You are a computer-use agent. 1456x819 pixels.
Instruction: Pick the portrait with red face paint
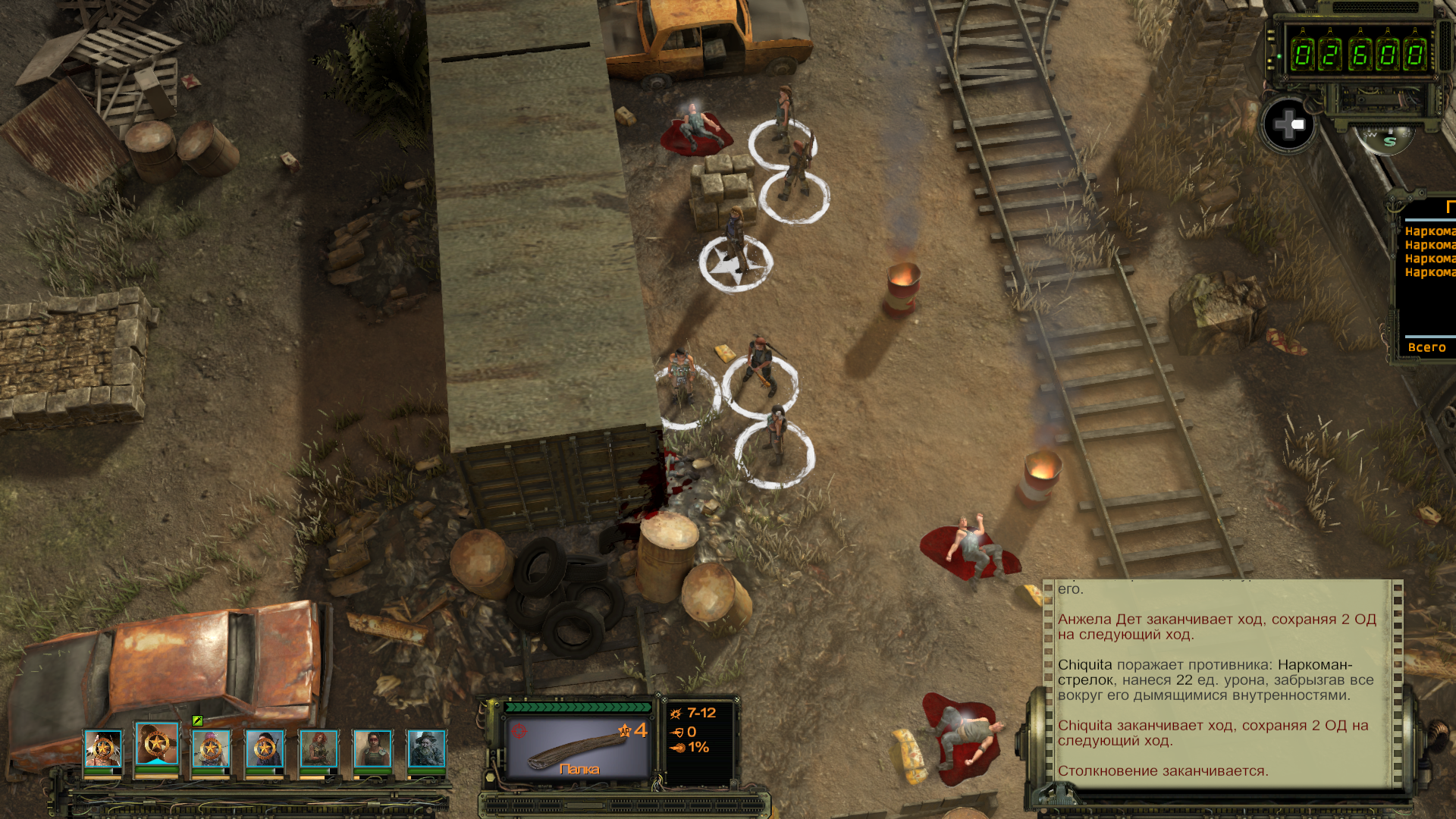(x=372, y=749)
